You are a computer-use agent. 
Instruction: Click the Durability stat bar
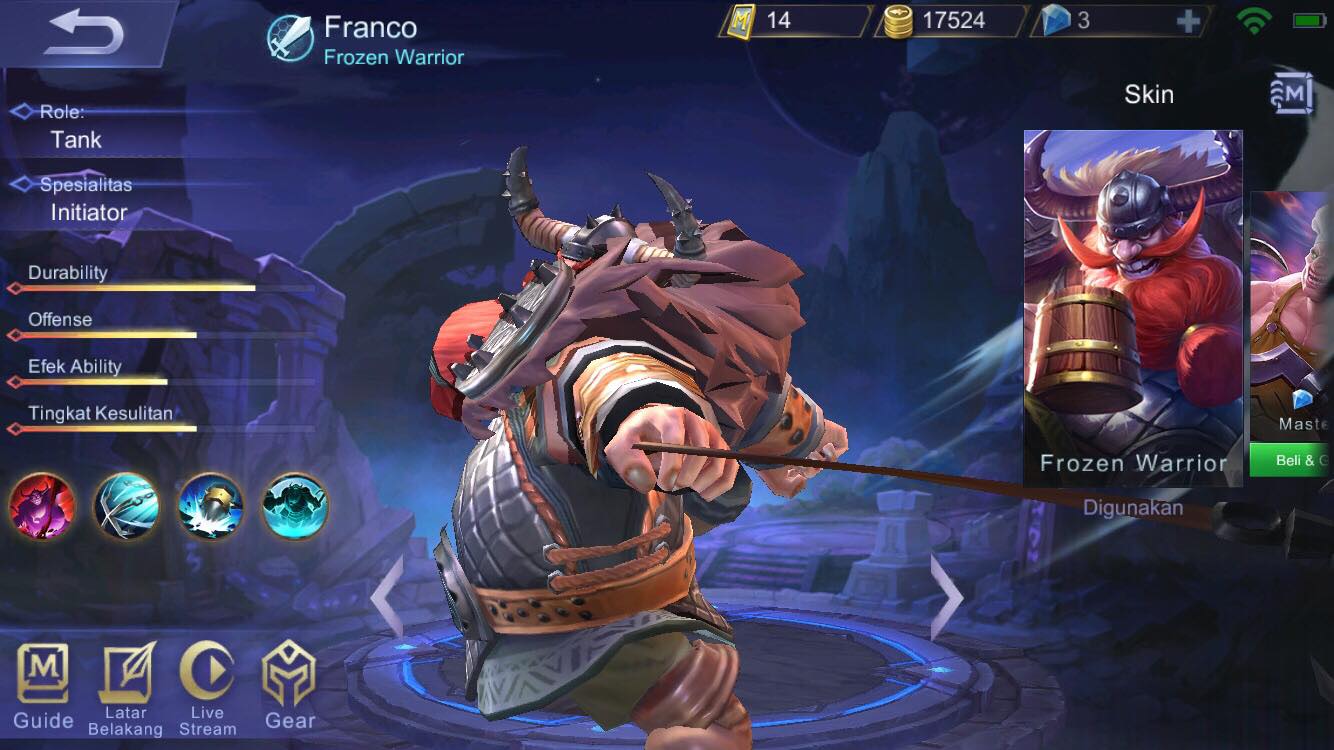point(130,288)
